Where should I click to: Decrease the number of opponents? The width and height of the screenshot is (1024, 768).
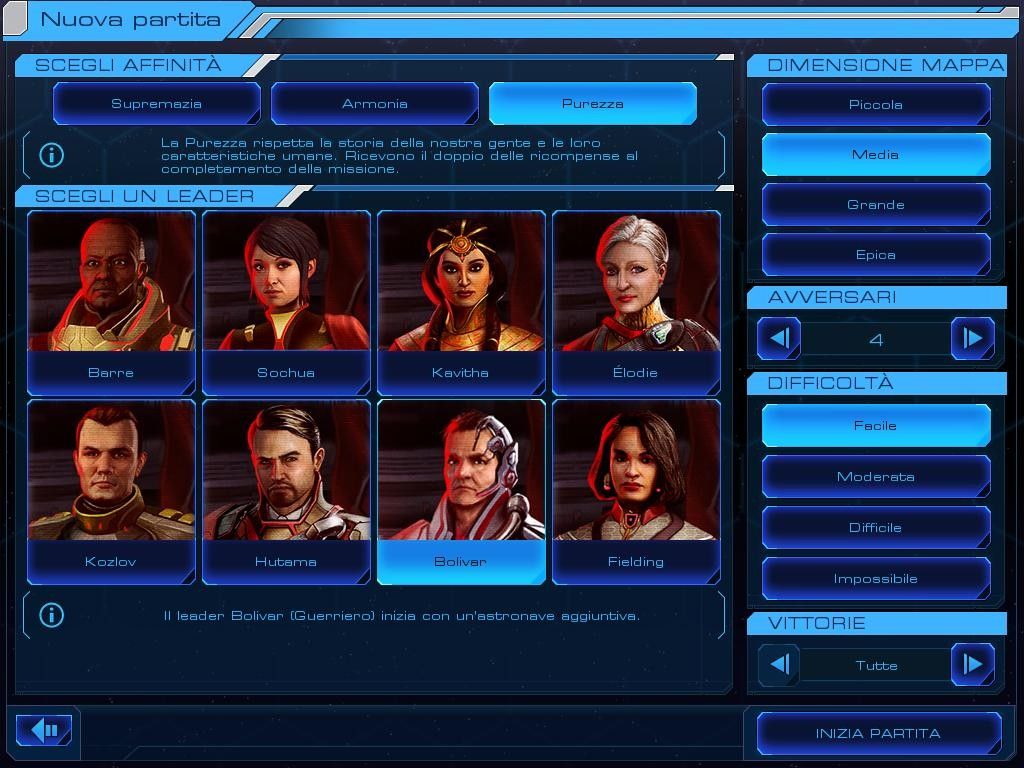[779, 339]
